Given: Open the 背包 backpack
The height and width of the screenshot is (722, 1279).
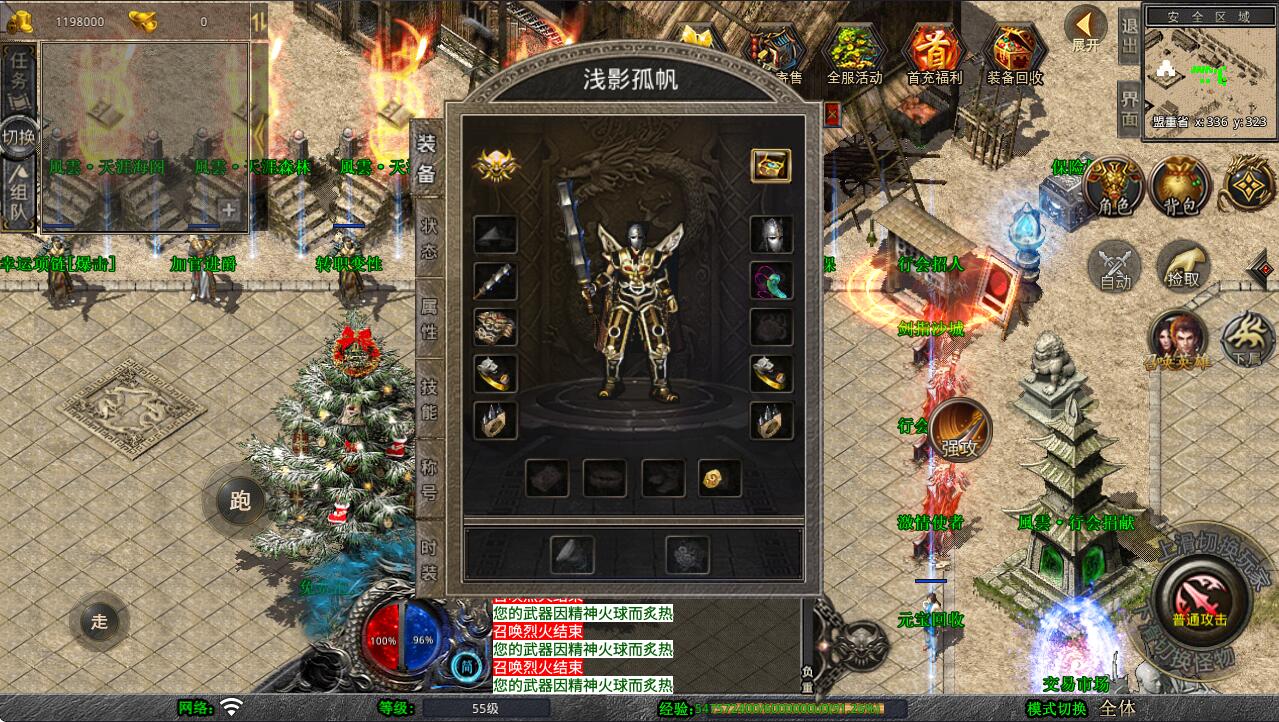Looking at the screenshot, I should [1180, 186].
